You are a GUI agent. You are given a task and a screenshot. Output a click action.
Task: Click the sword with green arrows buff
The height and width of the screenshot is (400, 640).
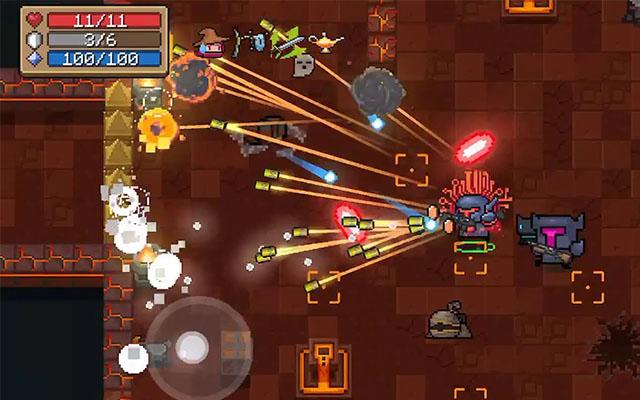click(x=281, y=40)
